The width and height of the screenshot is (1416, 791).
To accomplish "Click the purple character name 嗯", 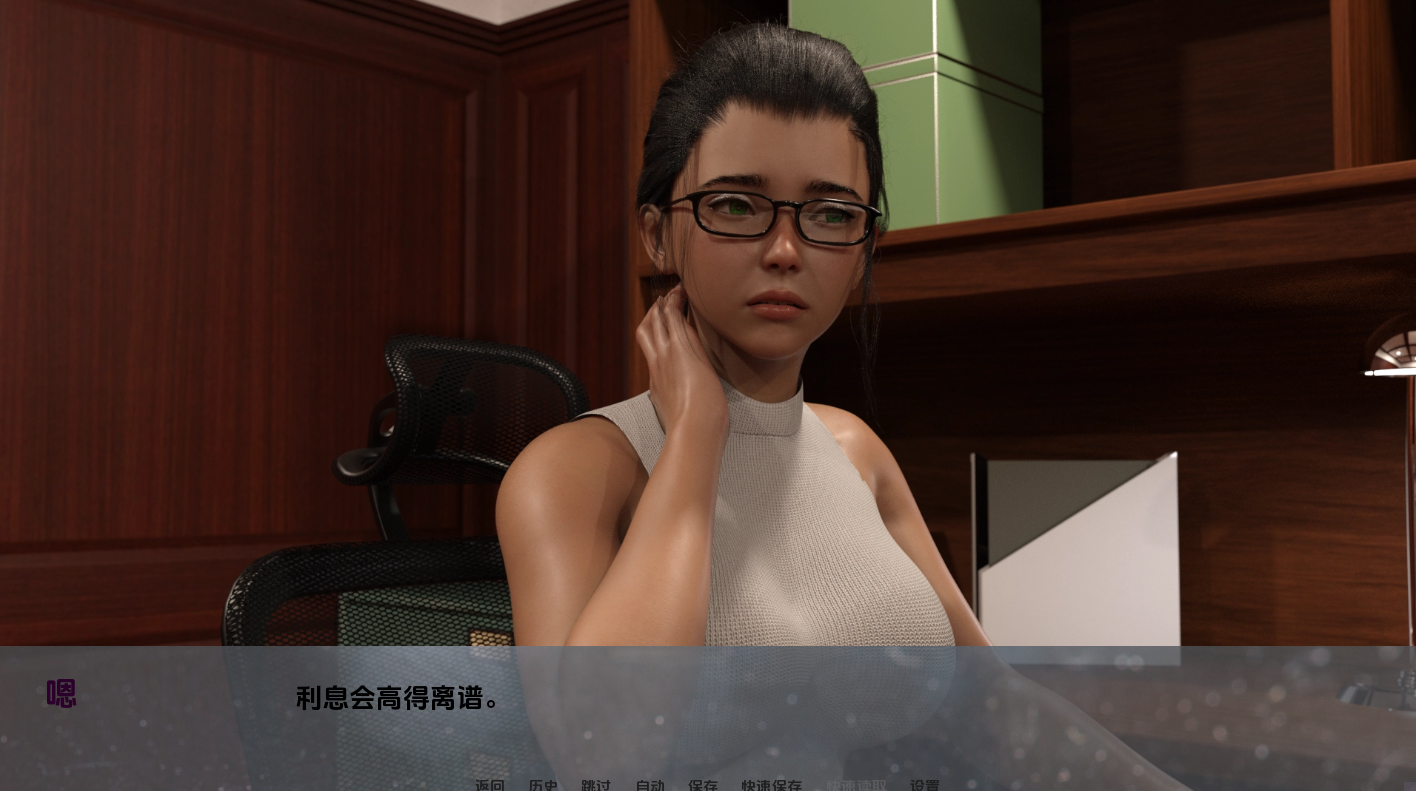I will [x=61, y=693].
